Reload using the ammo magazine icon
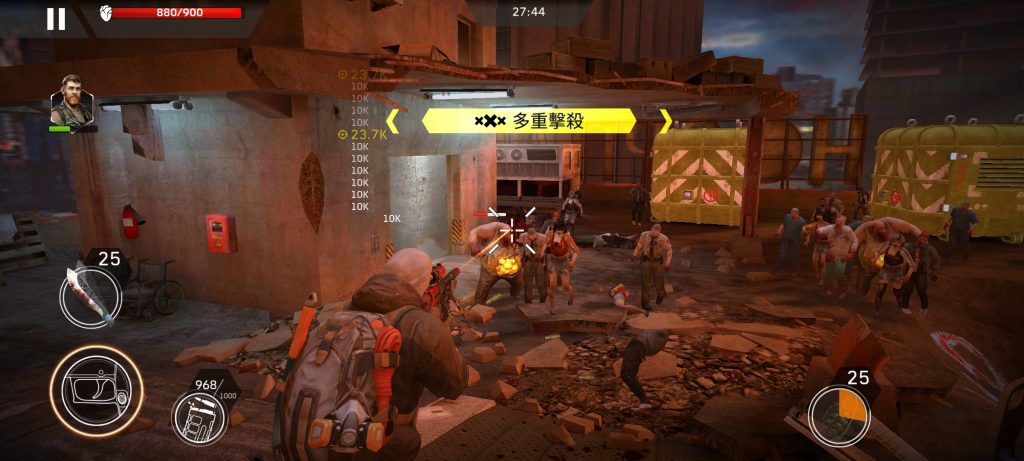This screenshot has width=1024, height=461. 199,416
